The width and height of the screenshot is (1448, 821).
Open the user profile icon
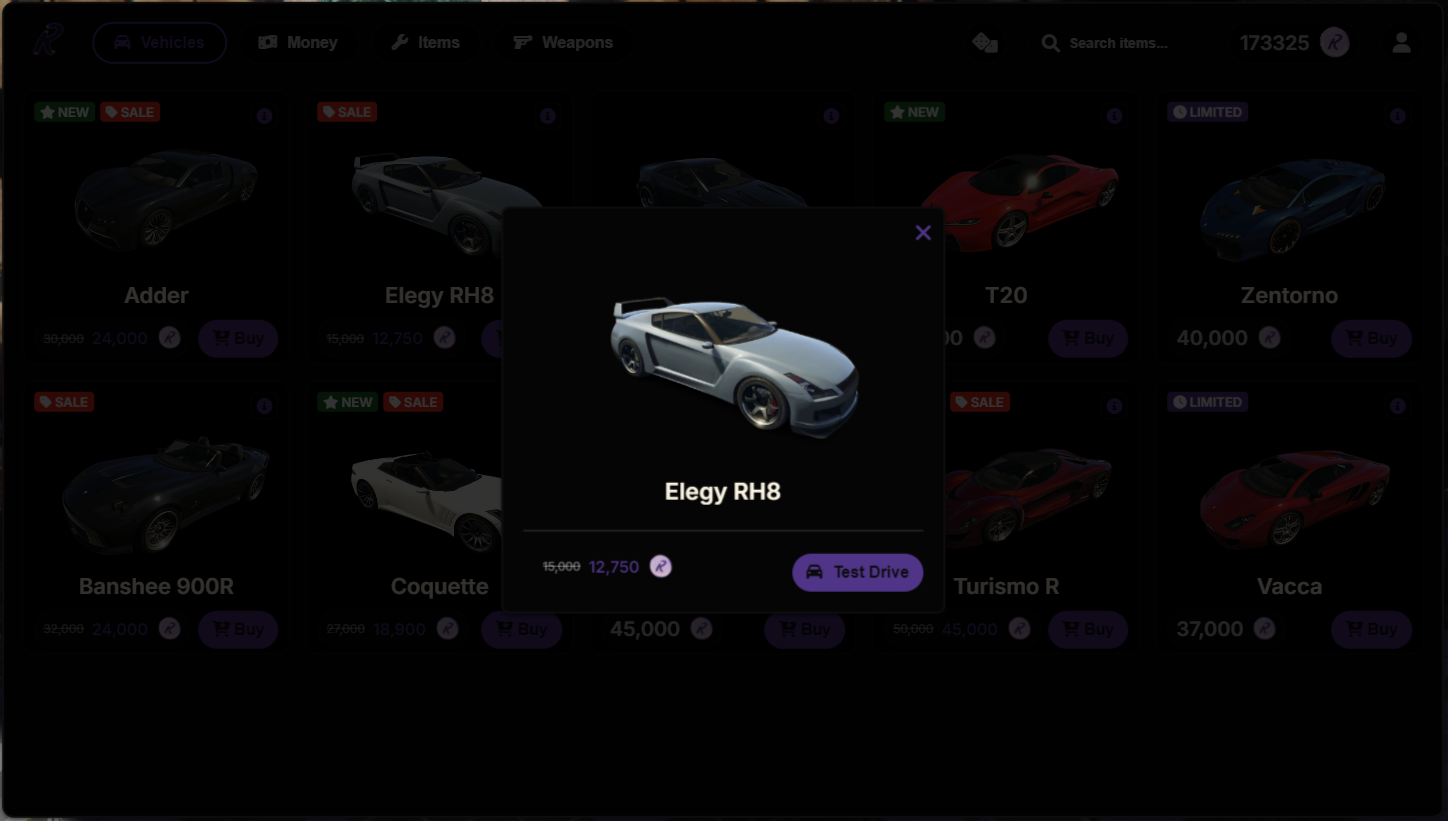point(1401,43)
